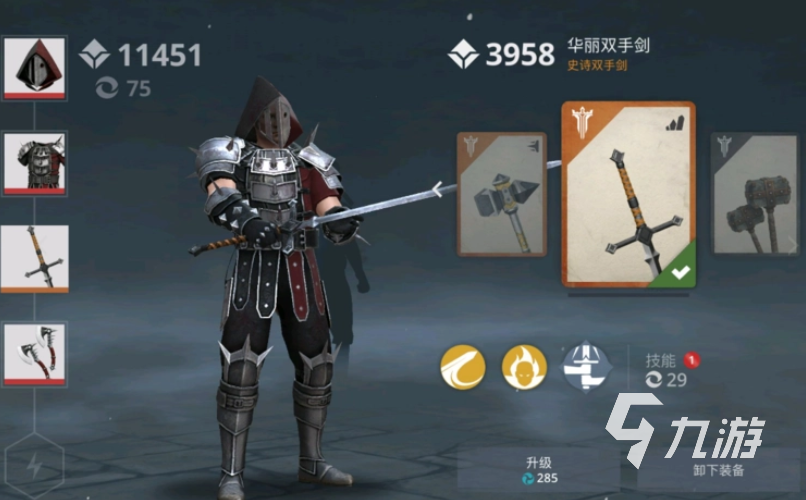Pick the steel war hammer weapon card
Screen dimensions: 806x500
[x=502, y=194]
